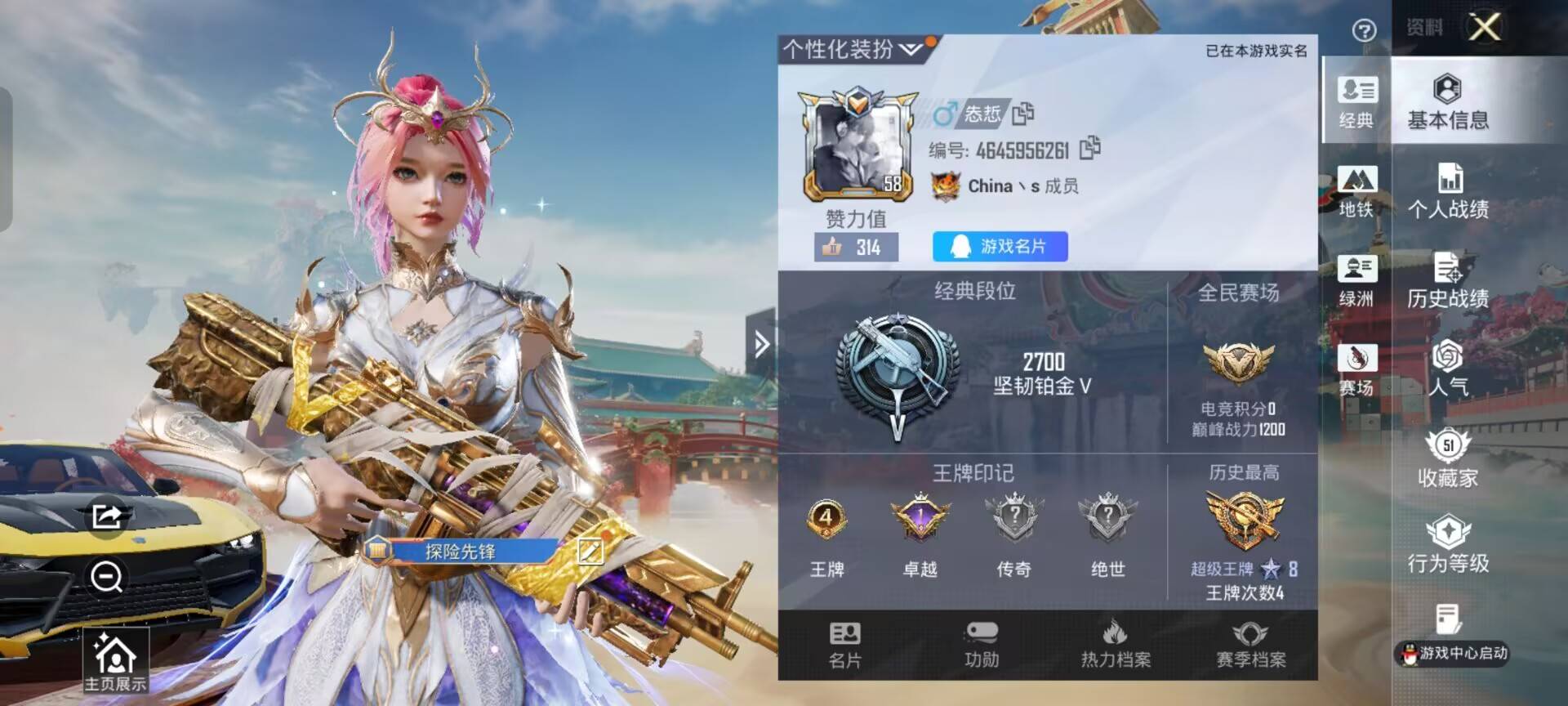Open the 人气 popularity panel
The width and height of the screenshot is (1568, 706).
(1450, 372)
